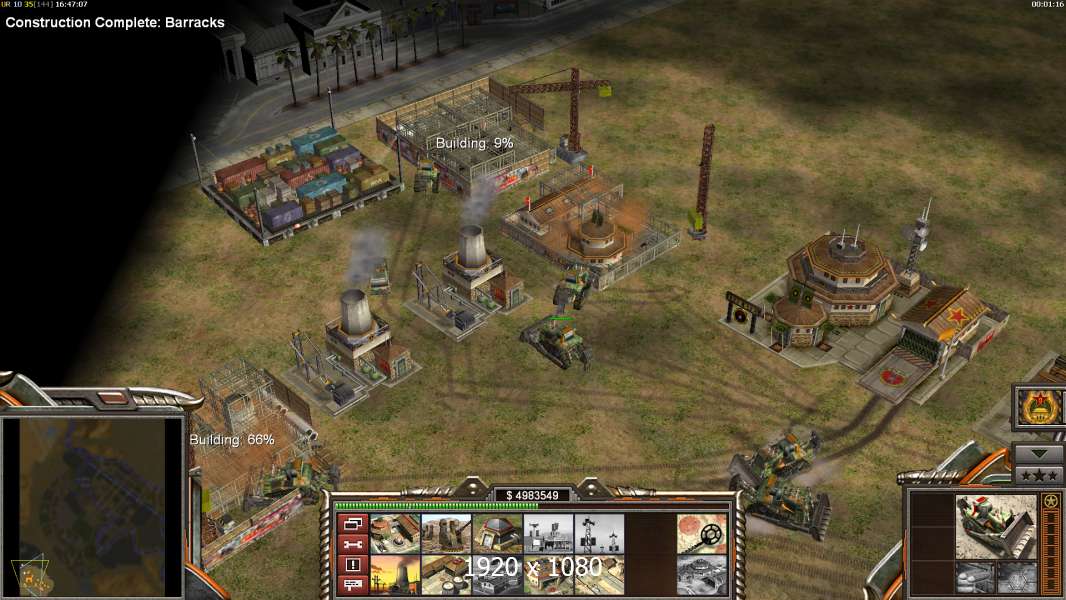This screenshot has width=1066, height=600.
Task: Click the down-arrow collapse button
Action: 1039,453
